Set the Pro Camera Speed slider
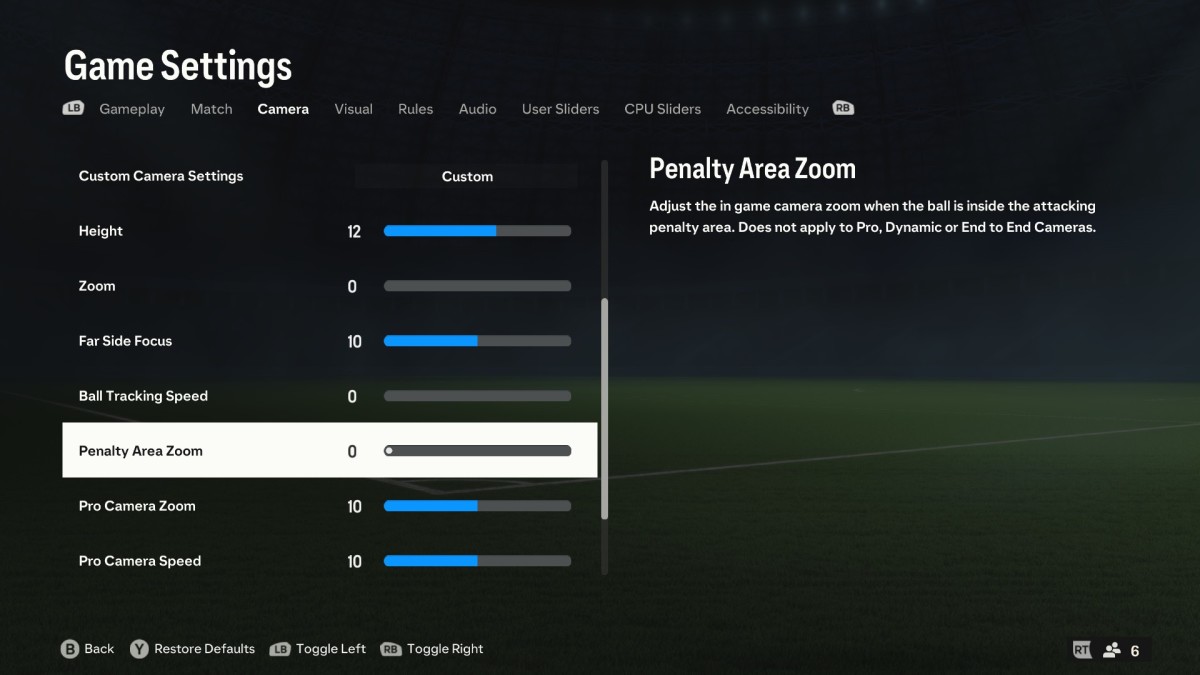 click(477, 561)
